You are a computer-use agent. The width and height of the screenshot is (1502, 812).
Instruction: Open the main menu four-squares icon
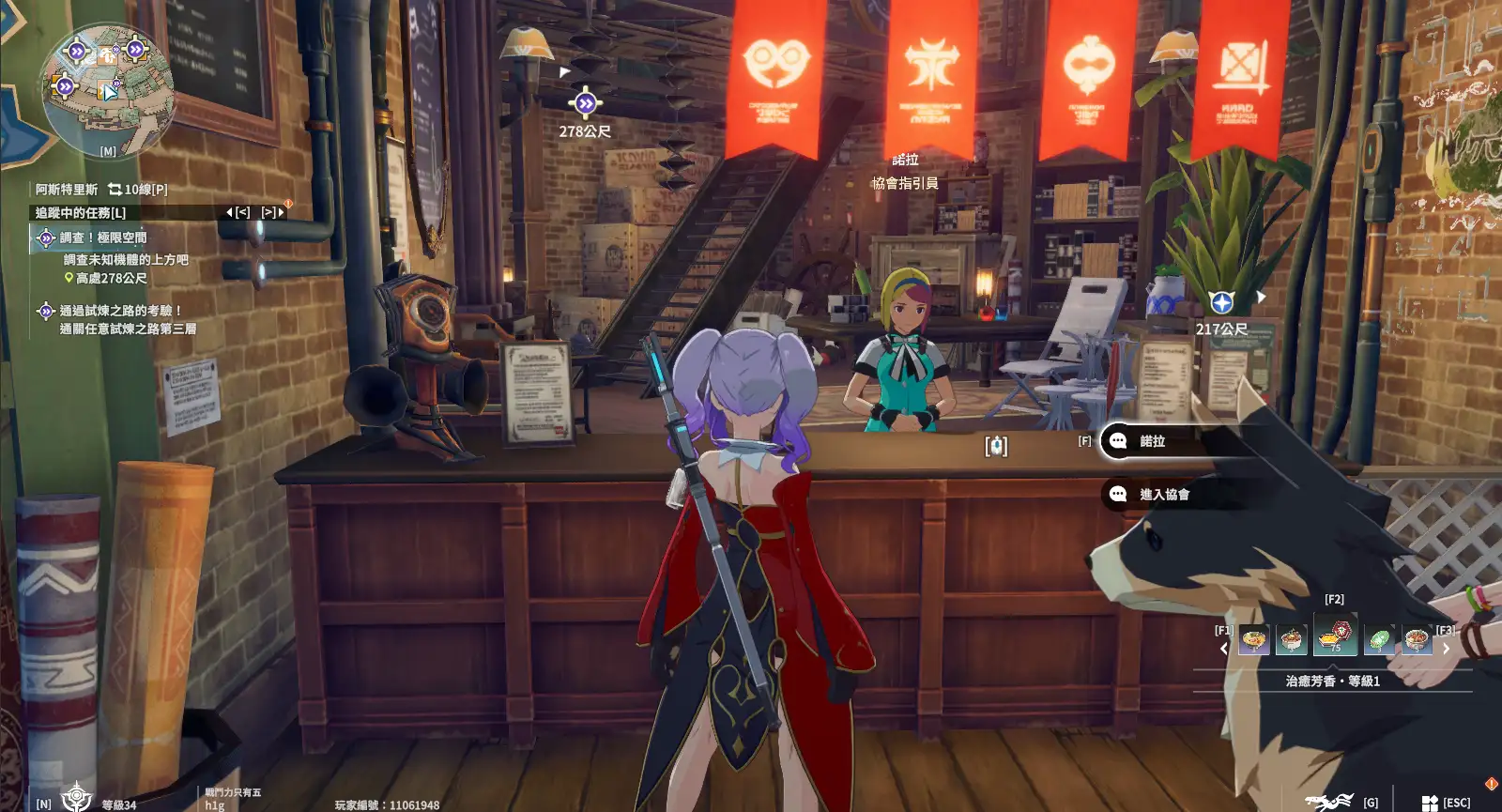pos(1430,803)
